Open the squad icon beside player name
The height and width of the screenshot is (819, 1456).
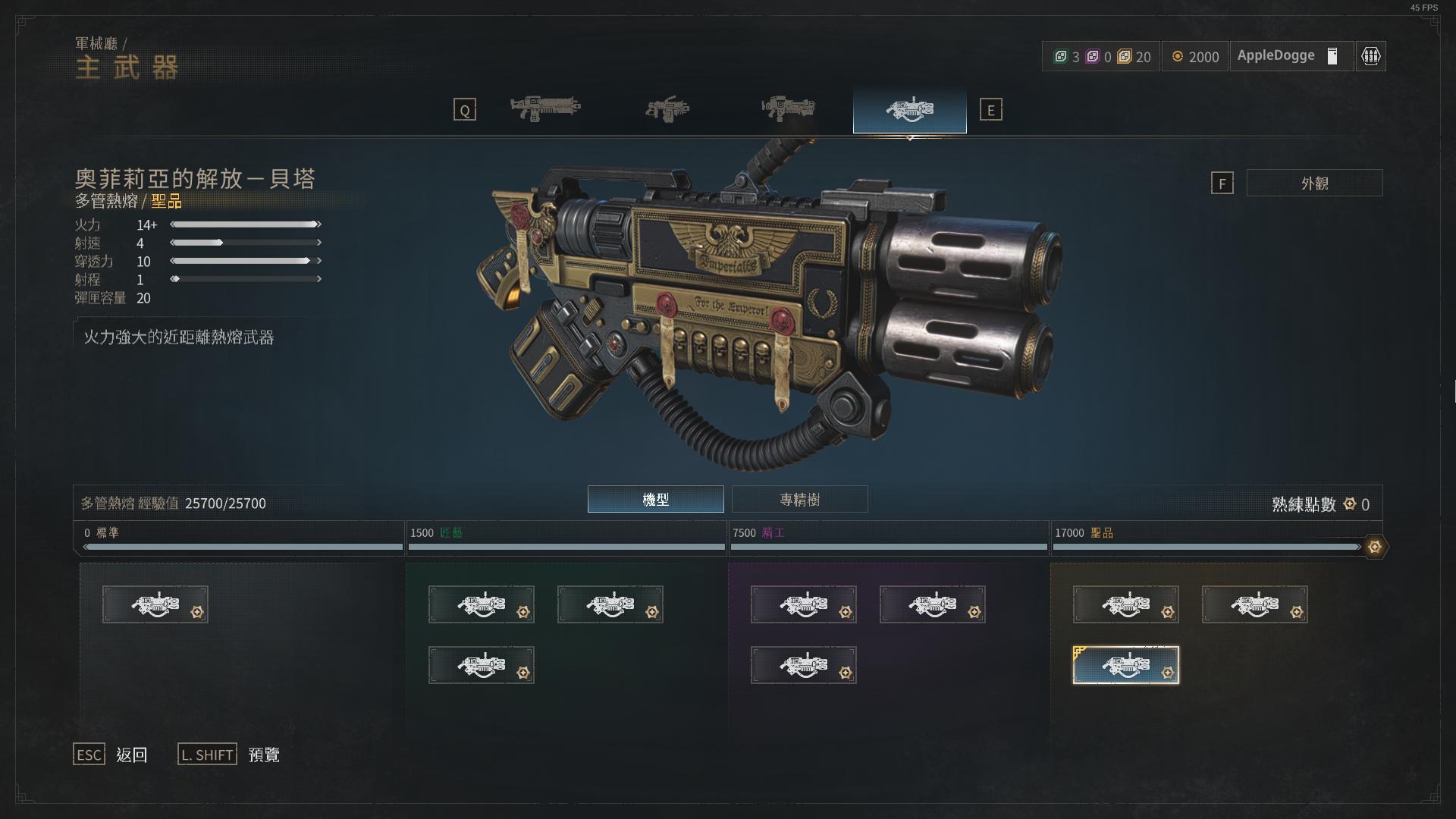click(x=1370, y=56)
